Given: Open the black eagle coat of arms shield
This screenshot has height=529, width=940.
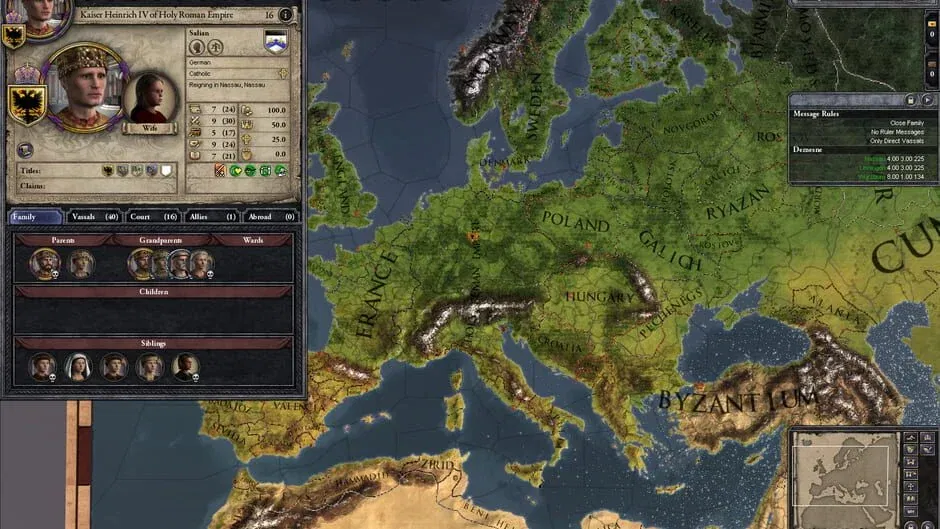Looking at the screenshot, I should pyautogui.click(x=27, y=103).
